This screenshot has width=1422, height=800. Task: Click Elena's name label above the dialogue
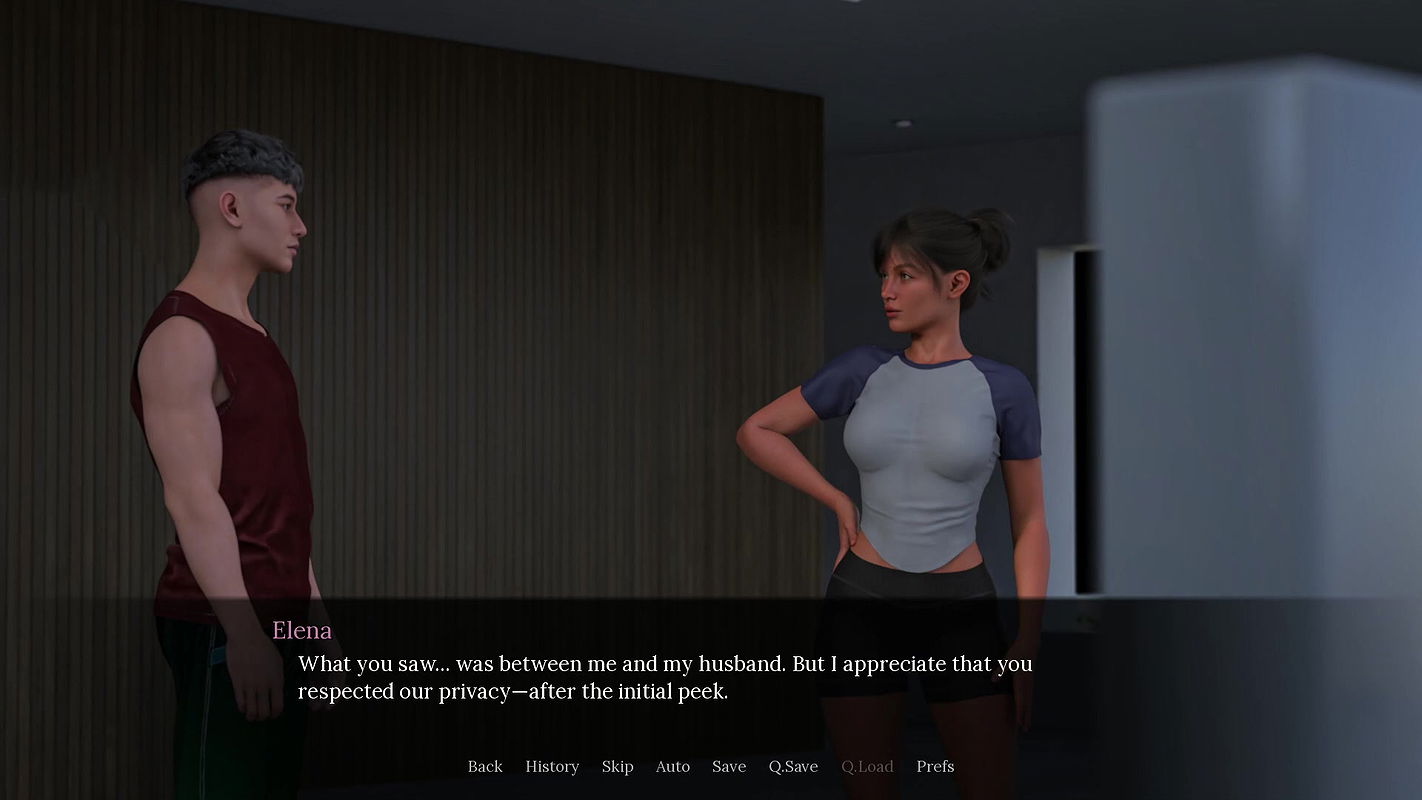tap(301, 630)
